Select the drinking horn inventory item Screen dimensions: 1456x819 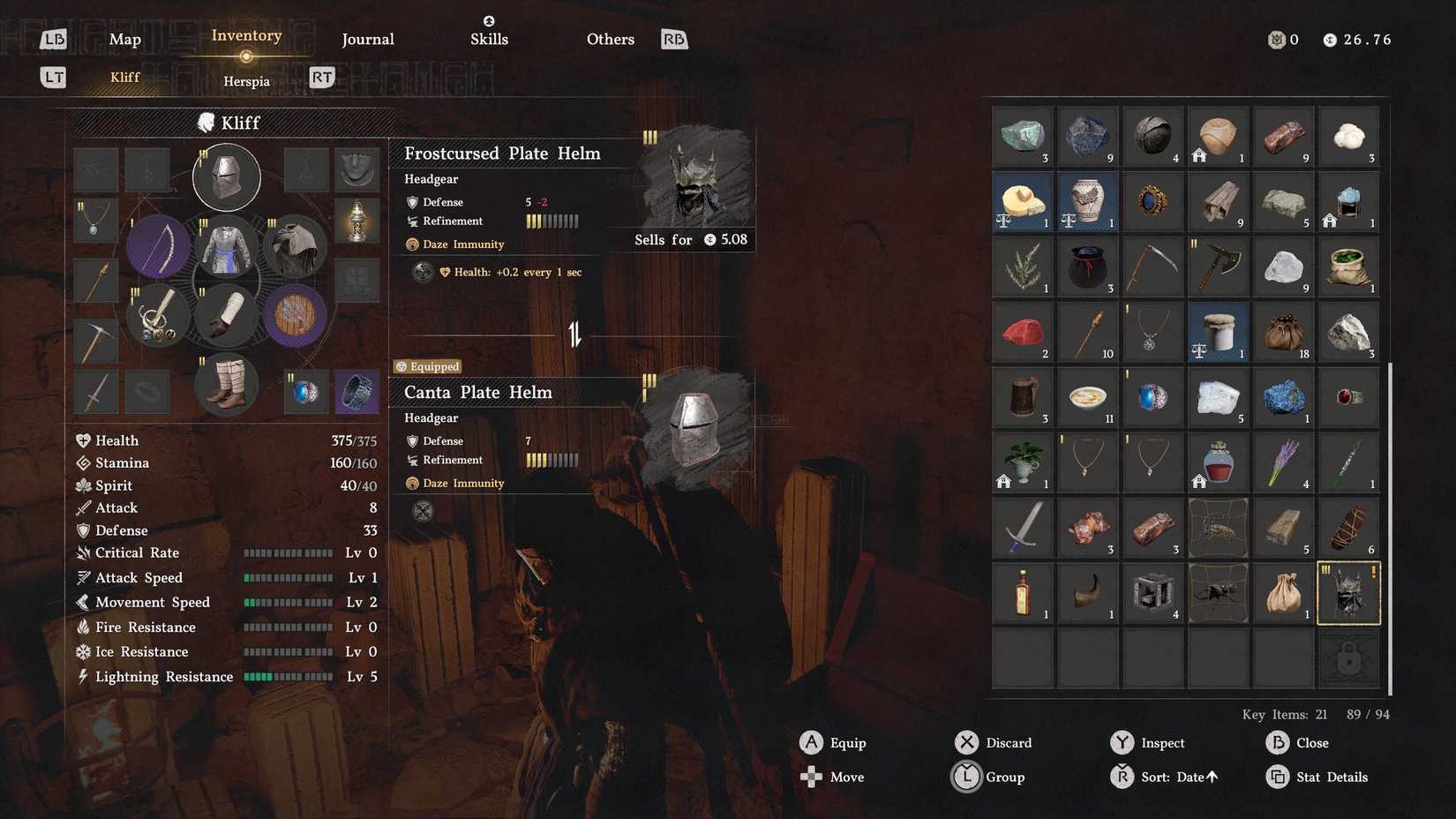[x=1087, y=592]
